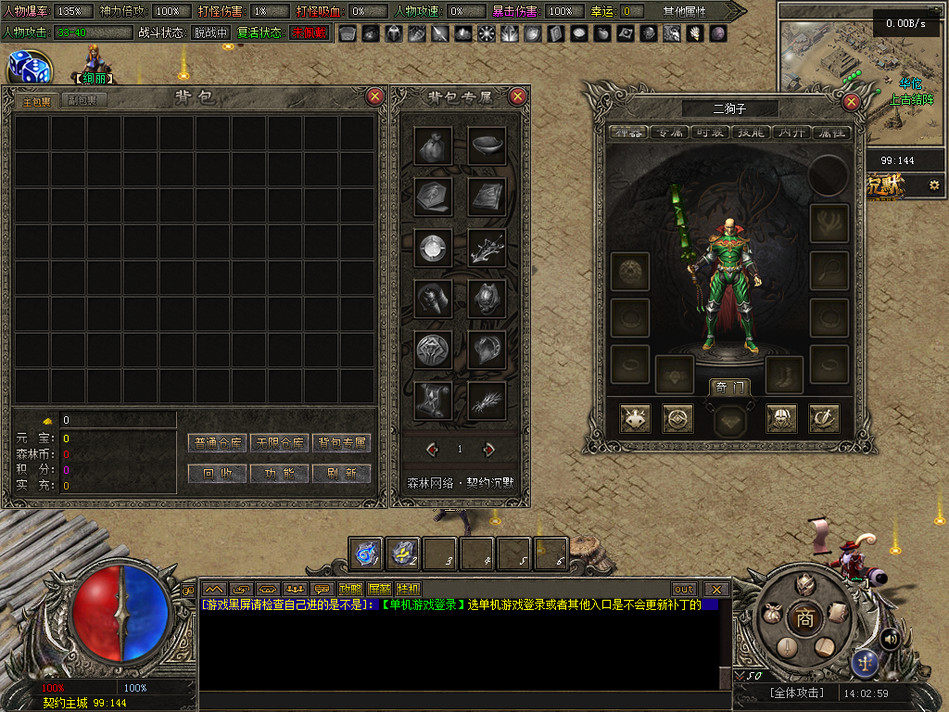Show the 属性 attributes tab
The height and width of the screenshot is (712, 949).
click(831, 131)
